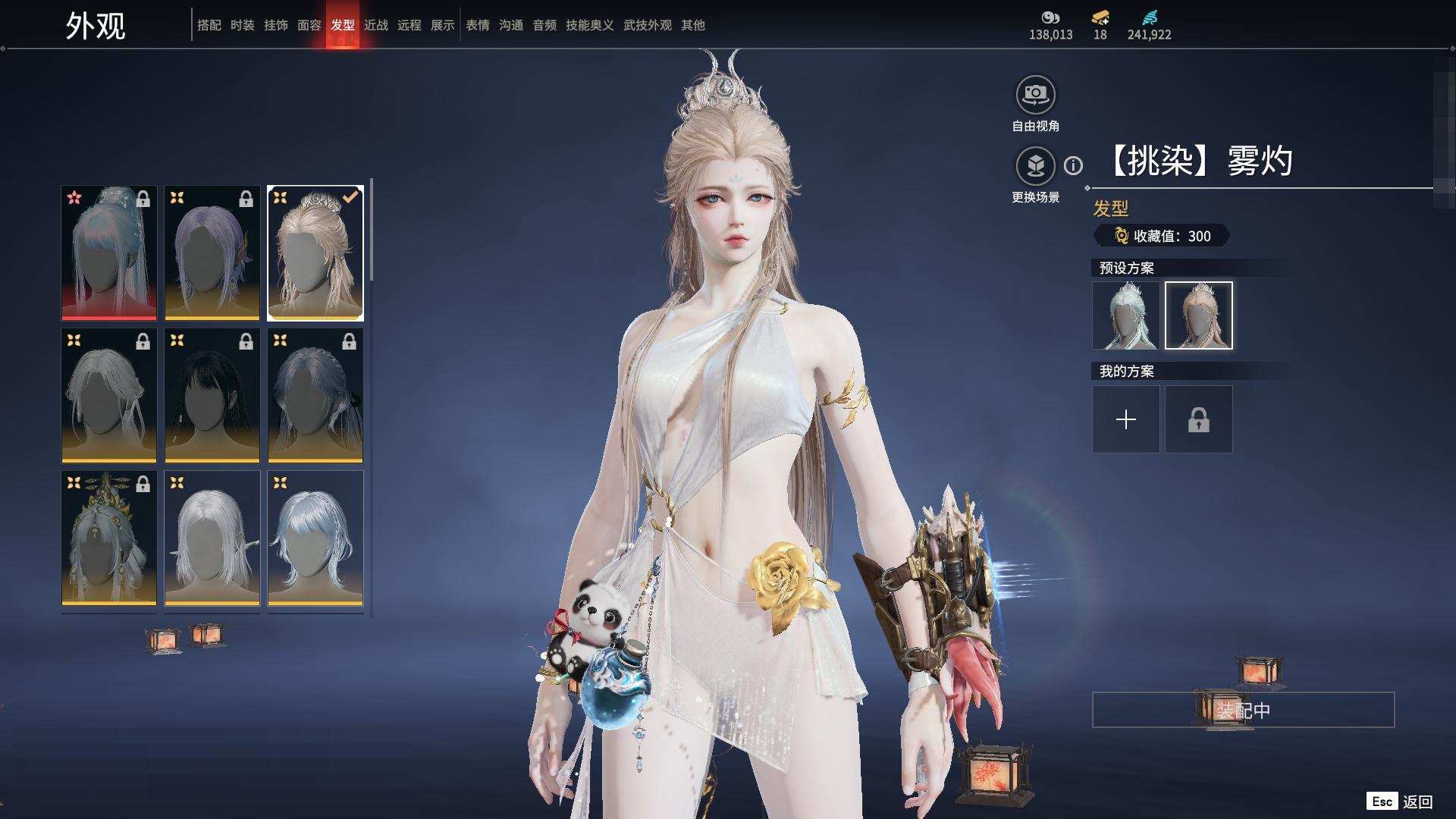Click the locked custom scheme slot
Screen dimensions: 1456x819
(x=1198, y=419)
